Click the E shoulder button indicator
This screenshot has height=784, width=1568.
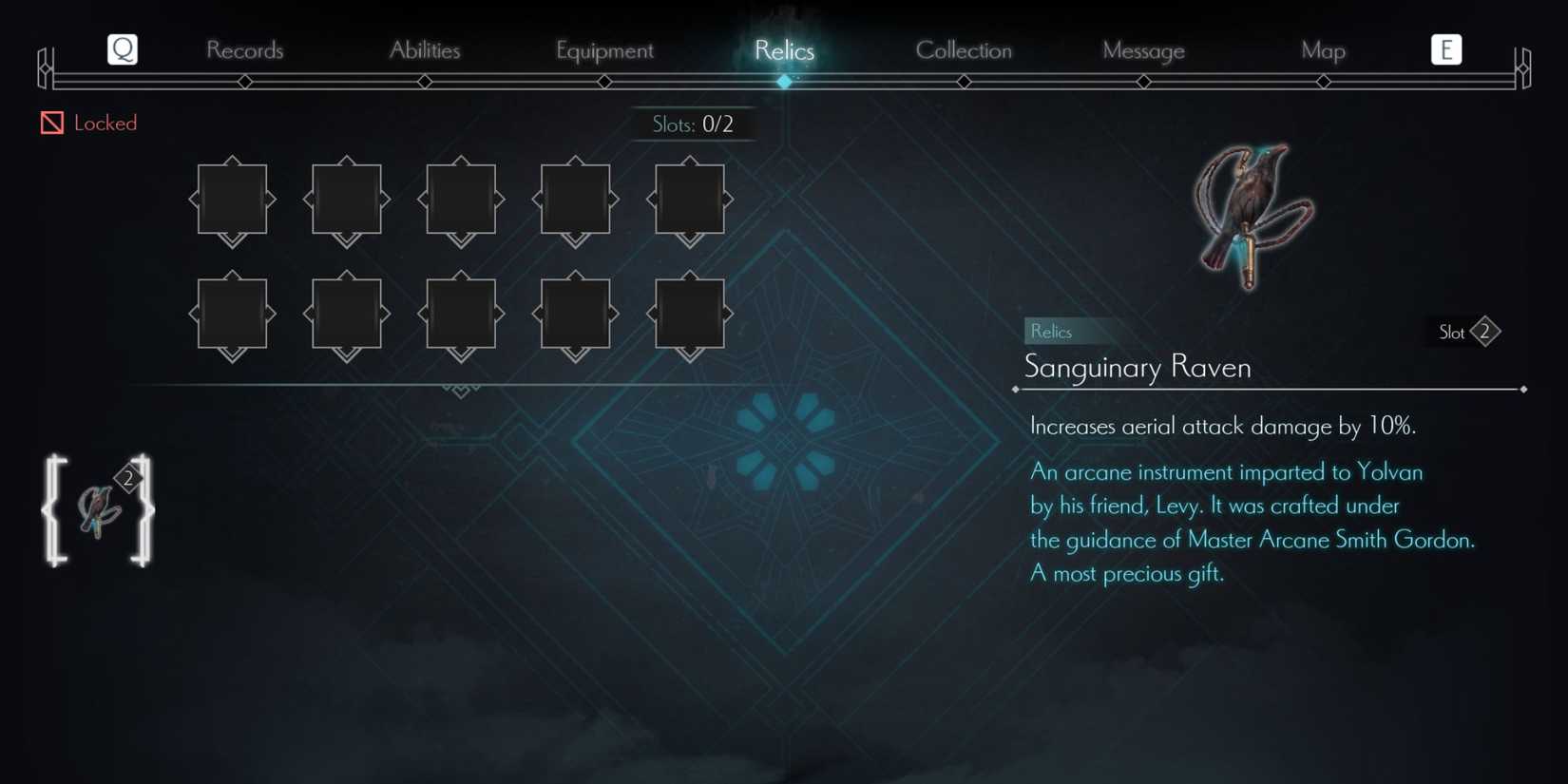pos(1445,49)
